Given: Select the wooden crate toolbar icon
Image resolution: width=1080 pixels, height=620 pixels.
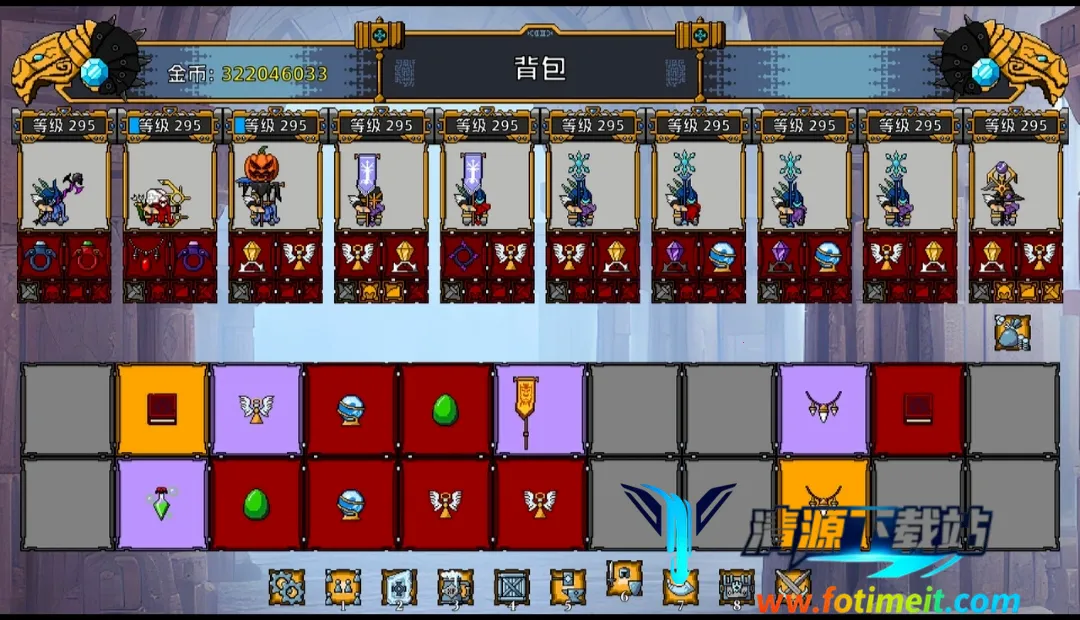Looking at the screenshot, I should [x=512, y=587].
